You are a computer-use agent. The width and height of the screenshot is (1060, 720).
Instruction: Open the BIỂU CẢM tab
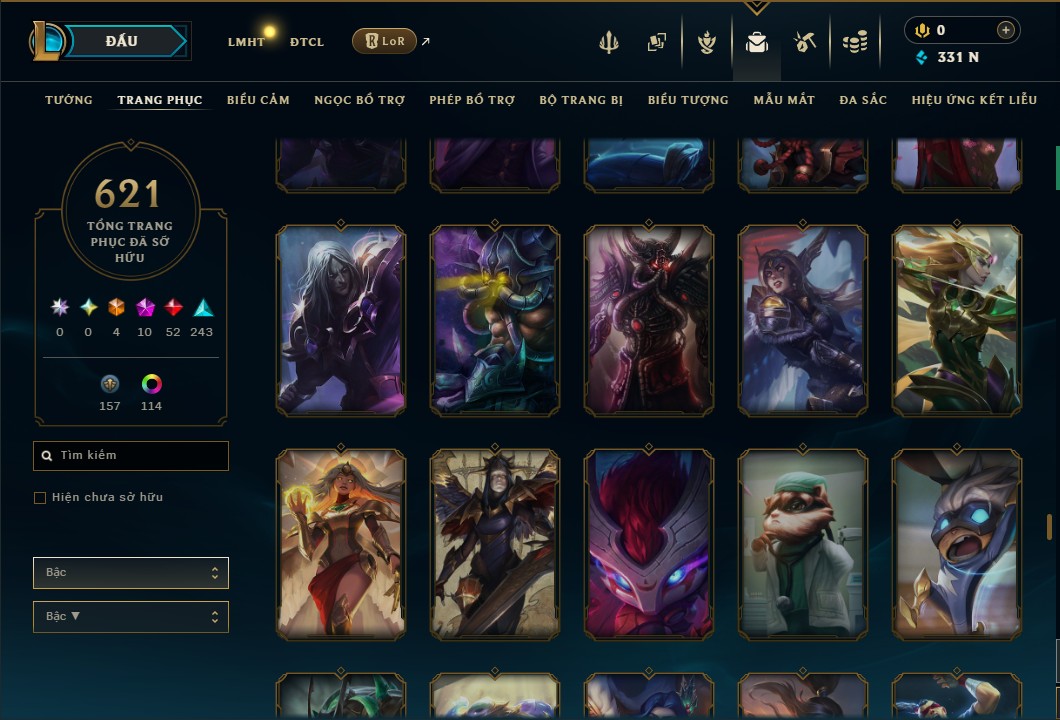click(x=258, y=100)
